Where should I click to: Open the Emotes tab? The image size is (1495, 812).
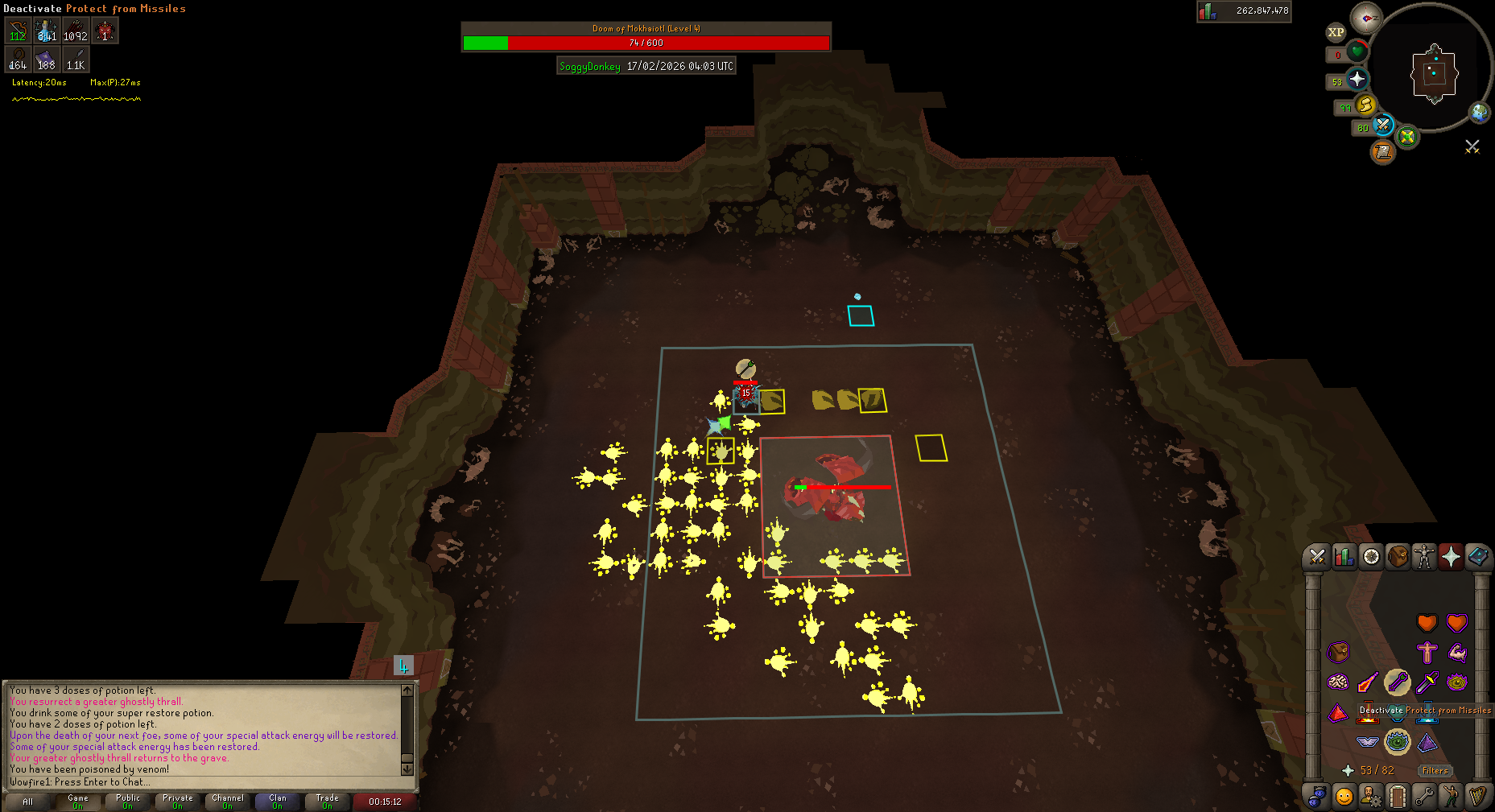[1451, 797]
